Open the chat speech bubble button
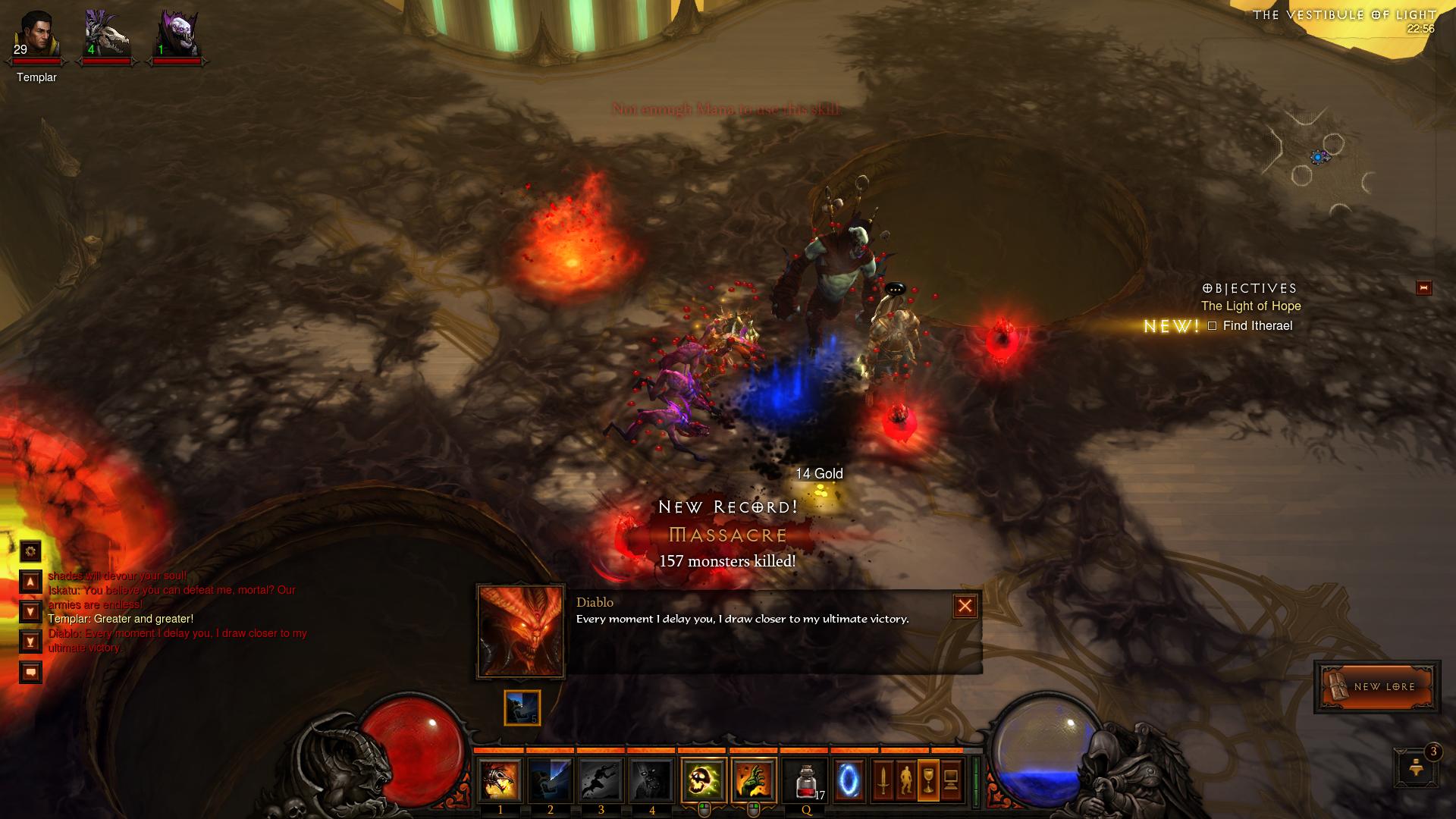Screen dimensions: 1456x819 tap(30, 673)
